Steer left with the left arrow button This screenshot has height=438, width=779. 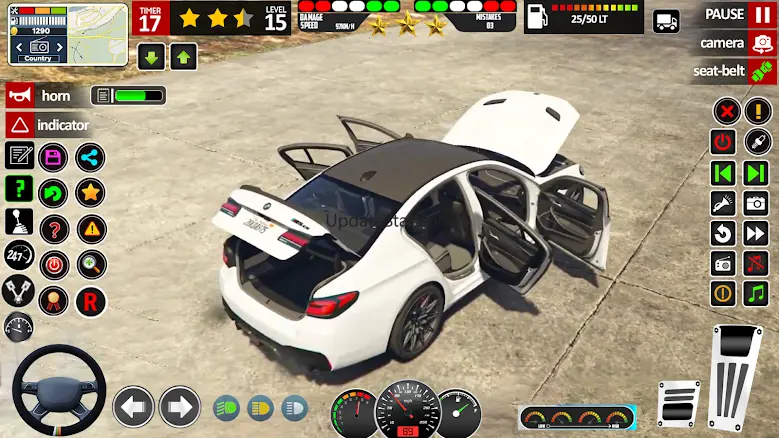tap(133, 407)
